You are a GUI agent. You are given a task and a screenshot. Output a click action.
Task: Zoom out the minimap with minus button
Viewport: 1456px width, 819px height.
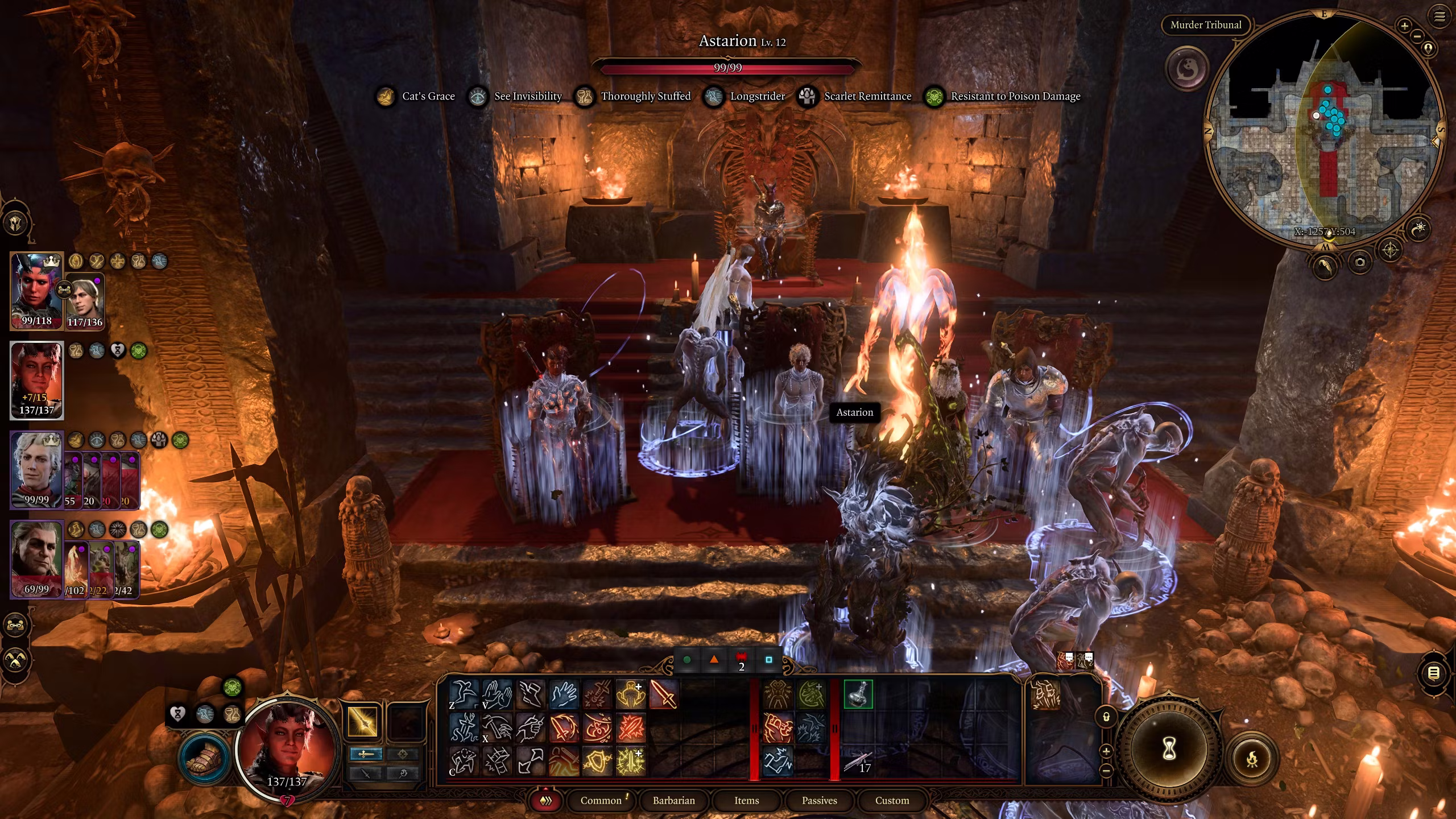1417,36
